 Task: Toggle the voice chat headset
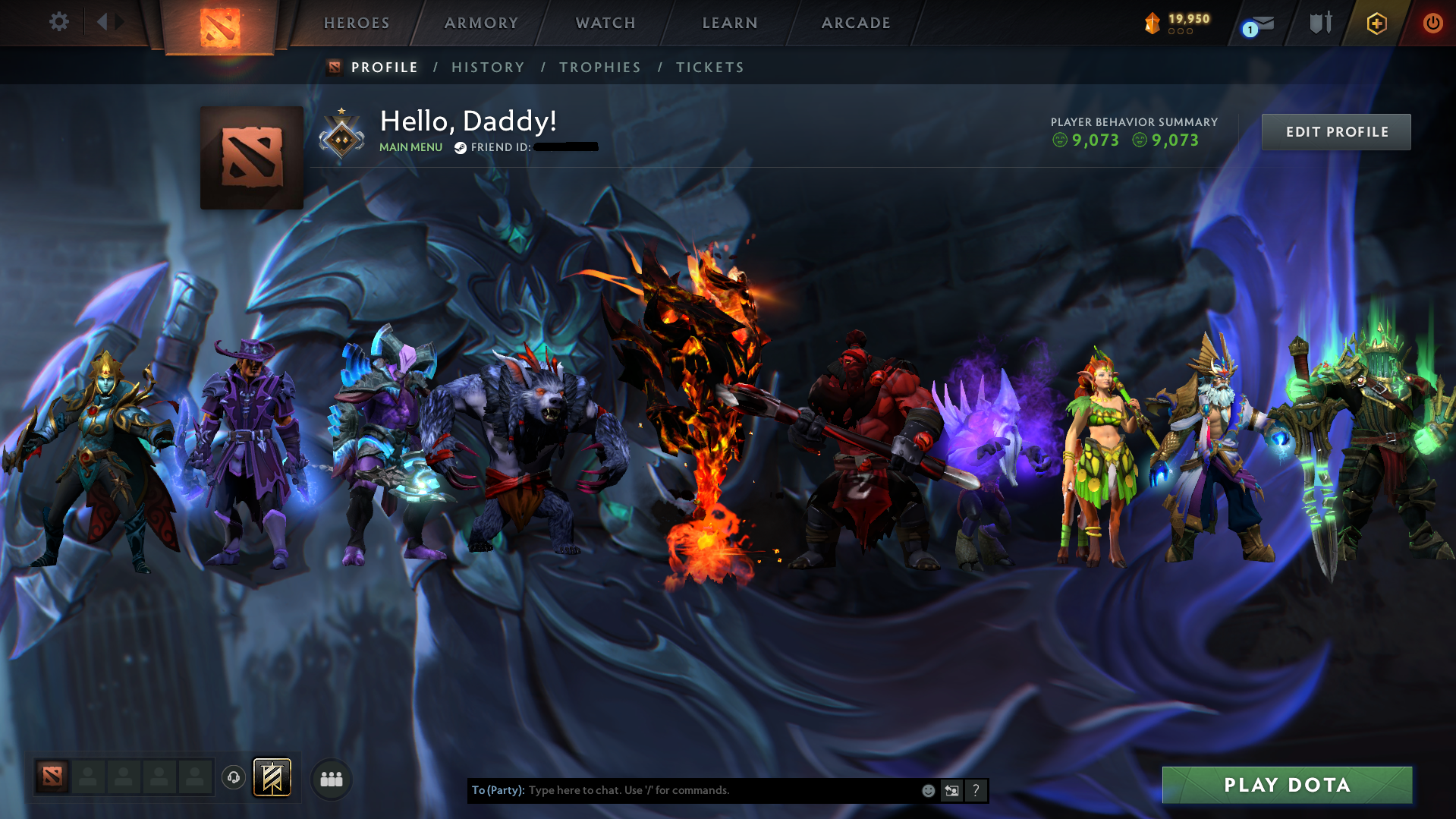234,778
